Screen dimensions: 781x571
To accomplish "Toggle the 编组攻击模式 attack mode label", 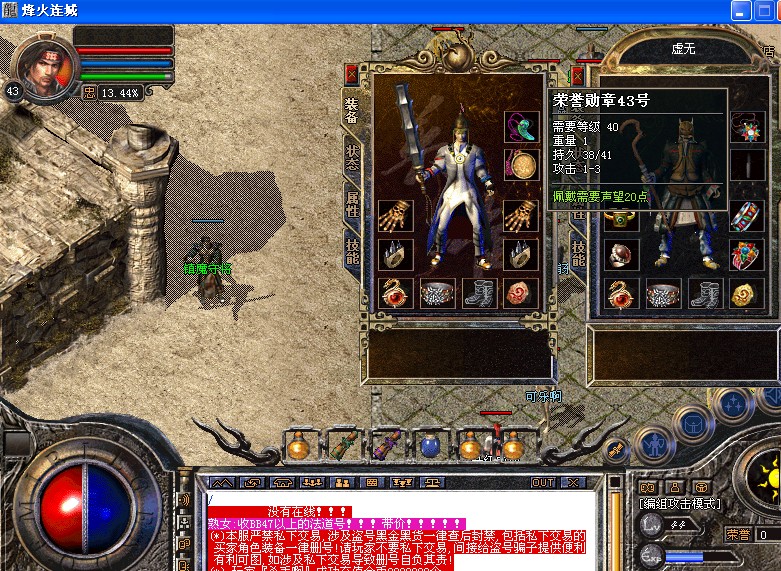I will point(680,503).
